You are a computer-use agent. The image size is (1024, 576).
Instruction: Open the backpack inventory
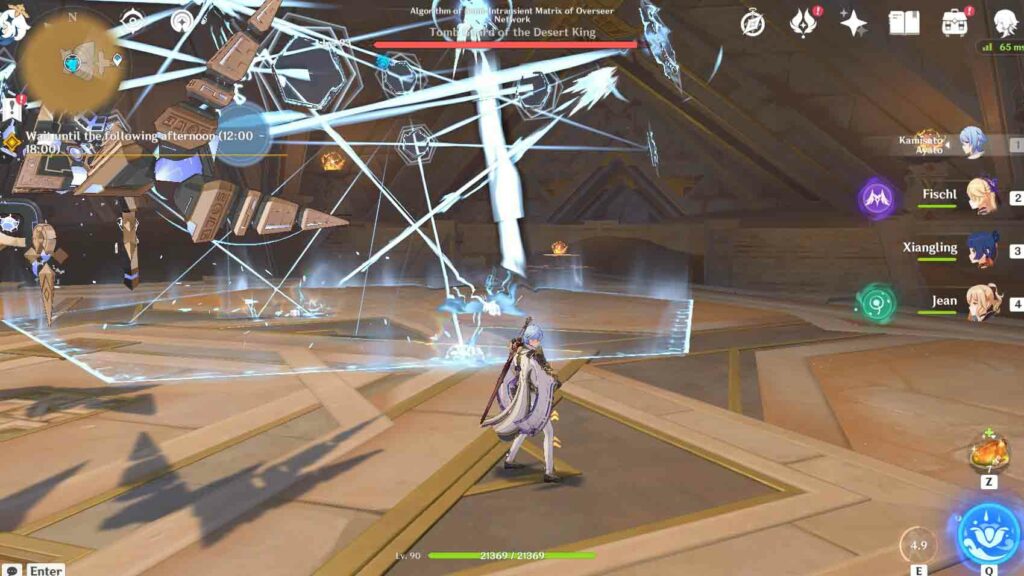point(954,23)
